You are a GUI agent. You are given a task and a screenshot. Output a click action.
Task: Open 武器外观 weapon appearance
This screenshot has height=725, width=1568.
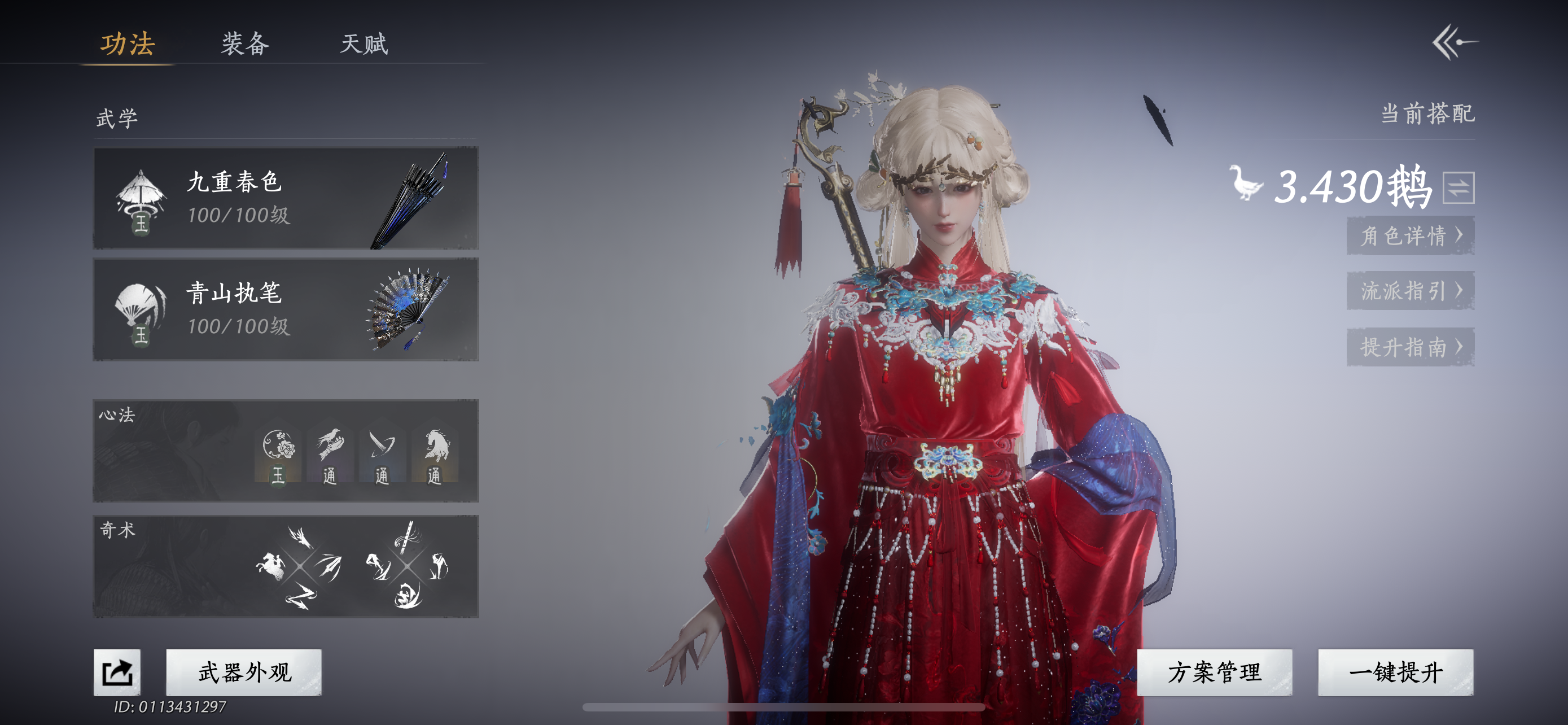[244, 672]
